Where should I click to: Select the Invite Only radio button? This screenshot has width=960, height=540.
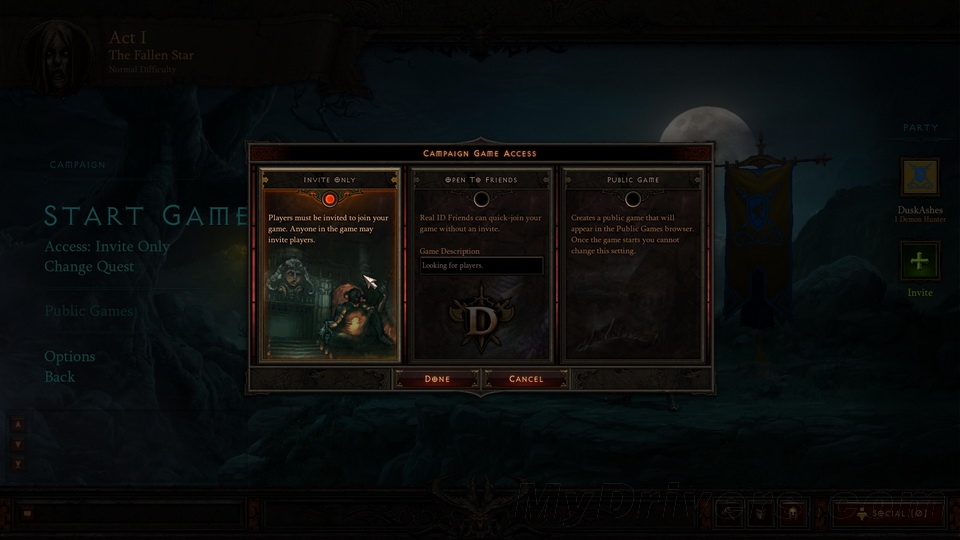click(330, 199)
